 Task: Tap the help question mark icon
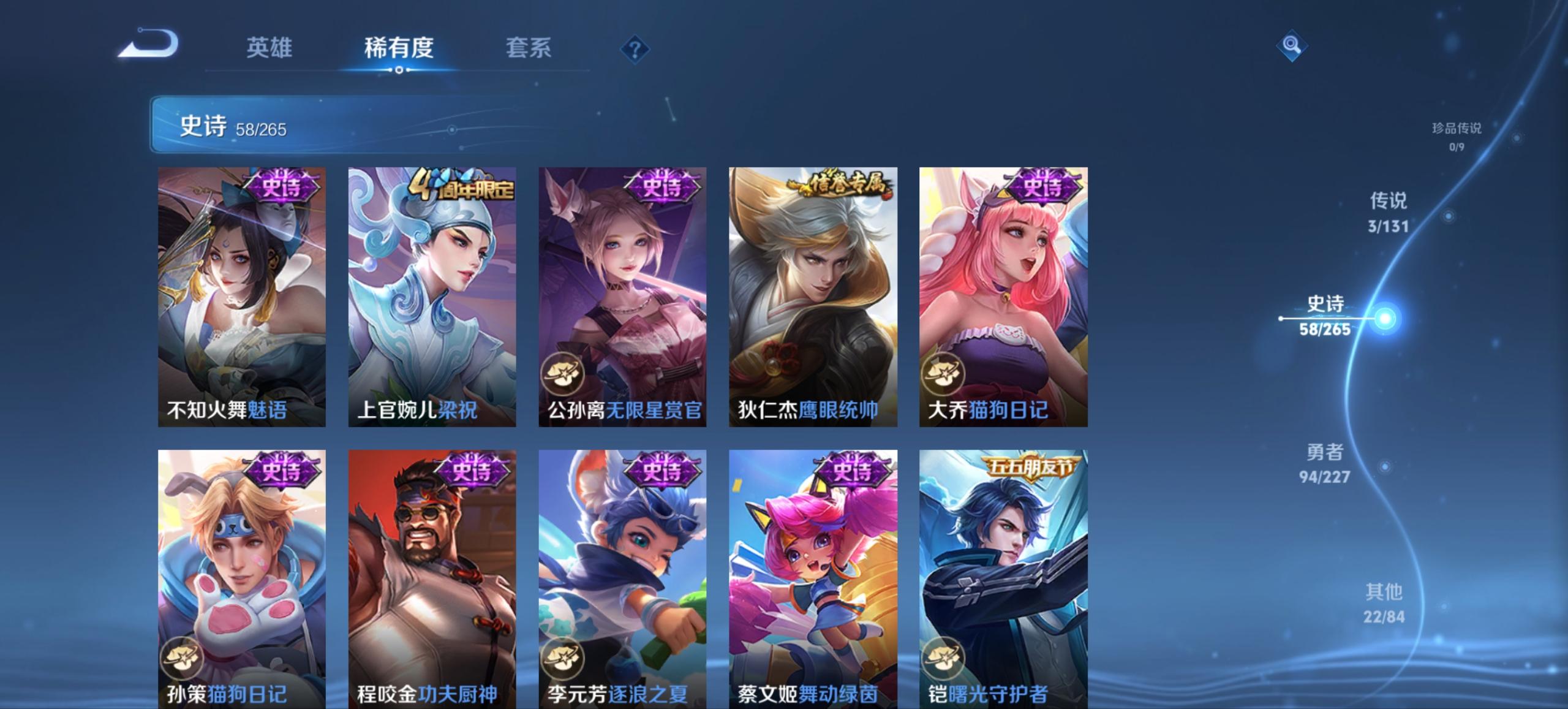click(635, 48)
